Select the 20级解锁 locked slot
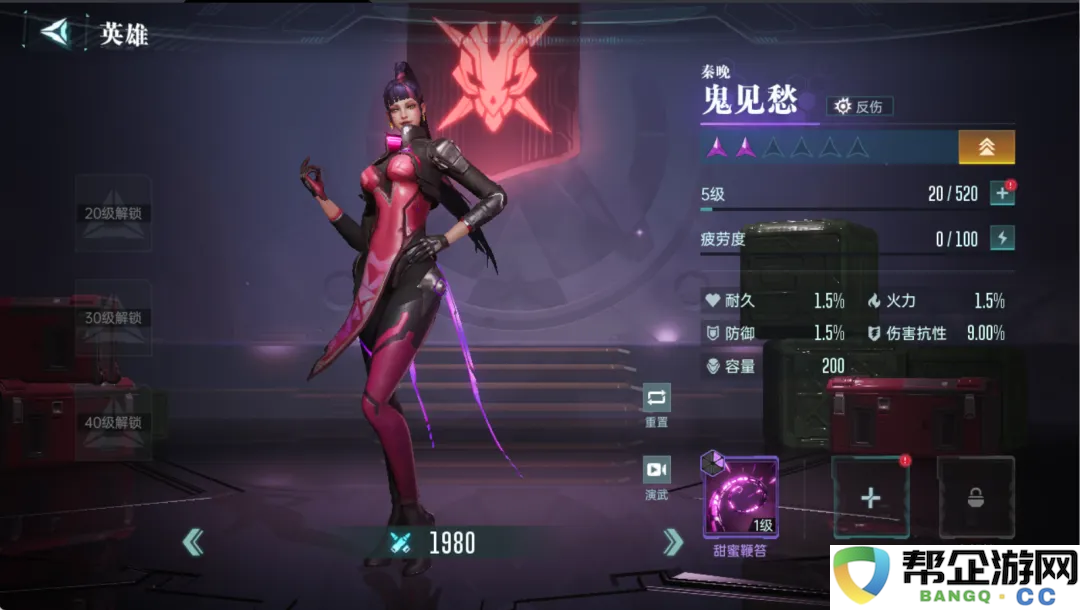This screenshot has width=1080, height=610. [x=113, y=213]
